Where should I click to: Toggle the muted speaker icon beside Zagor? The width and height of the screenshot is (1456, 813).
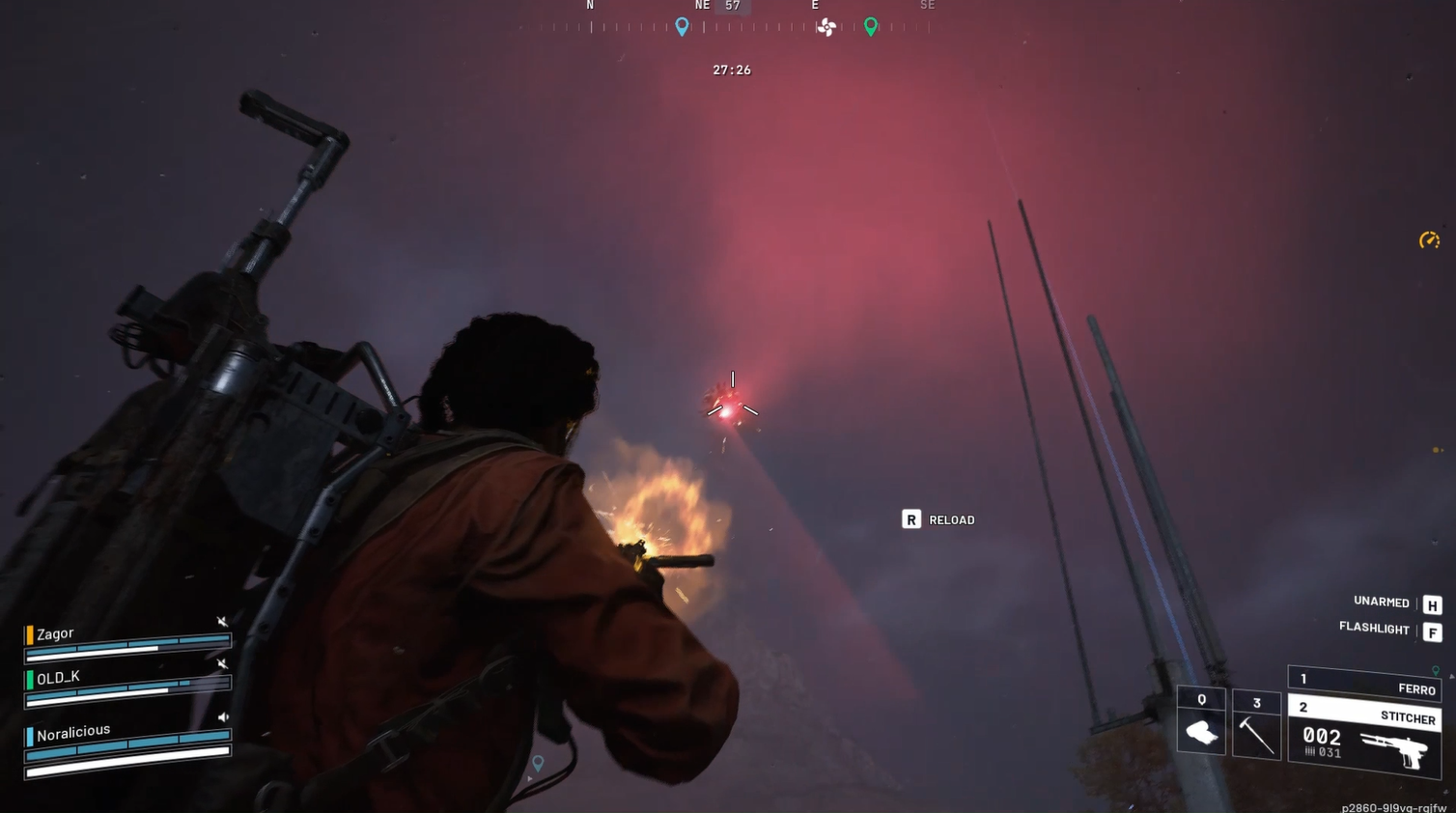coord(222,622)
